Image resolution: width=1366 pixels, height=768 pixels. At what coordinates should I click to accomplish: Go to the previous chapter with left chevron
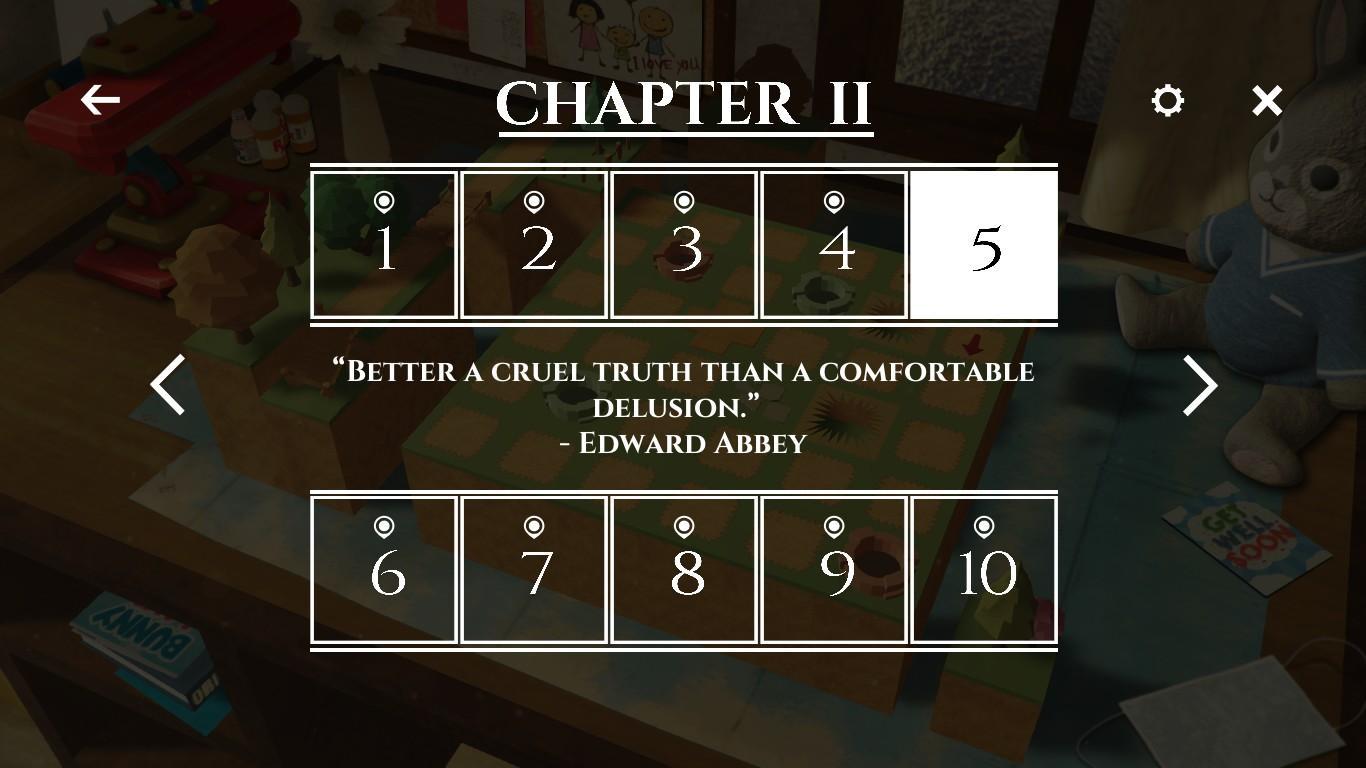click(166, 385)
